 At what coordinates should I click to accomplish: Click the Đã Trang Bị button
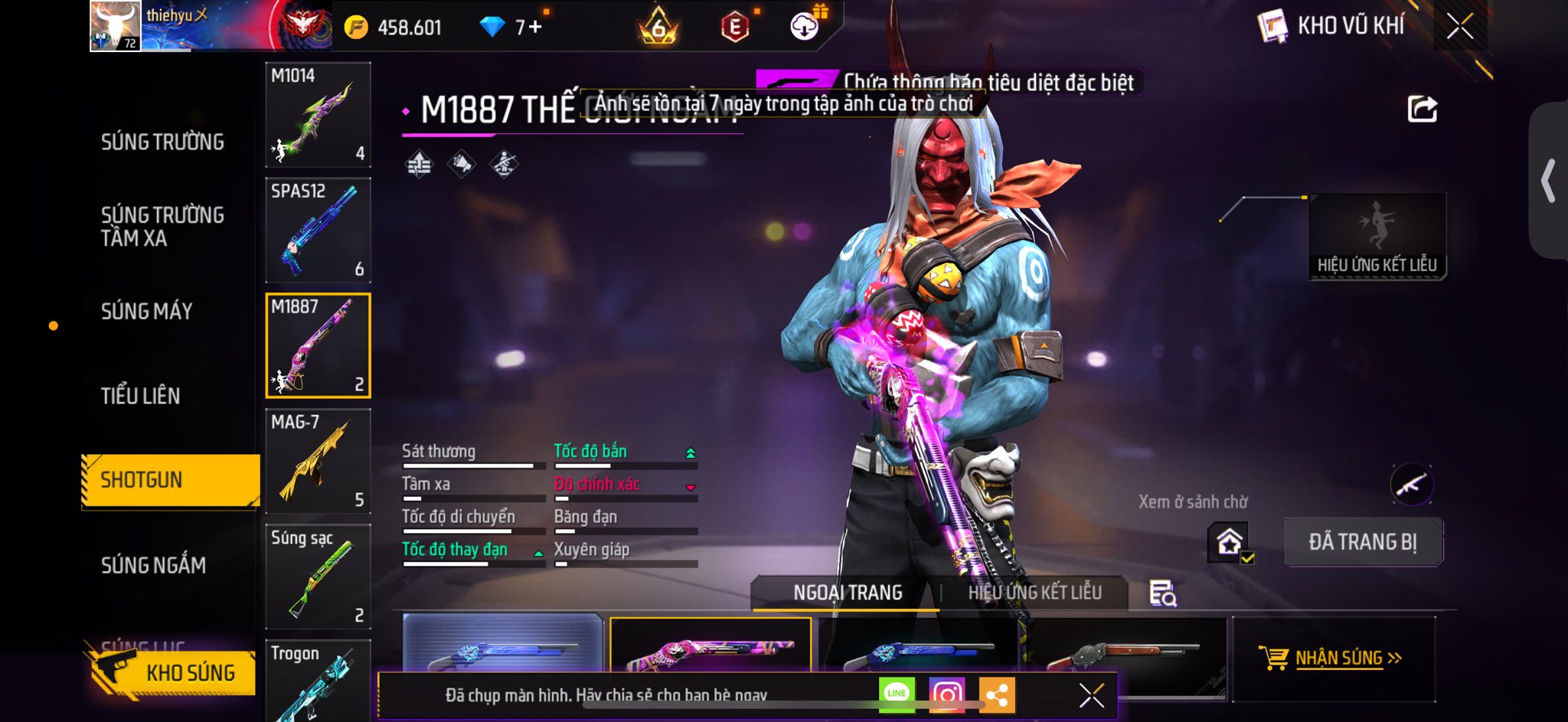point(1363,542)
